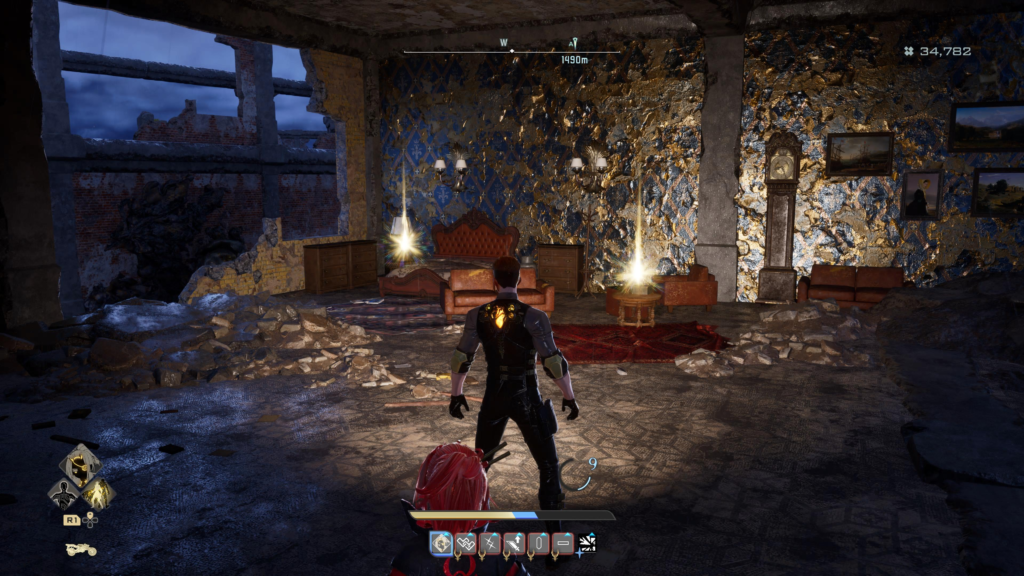Activate the zigzag wave ability slot
1024x576 pixels.
(x=465, y=543)
